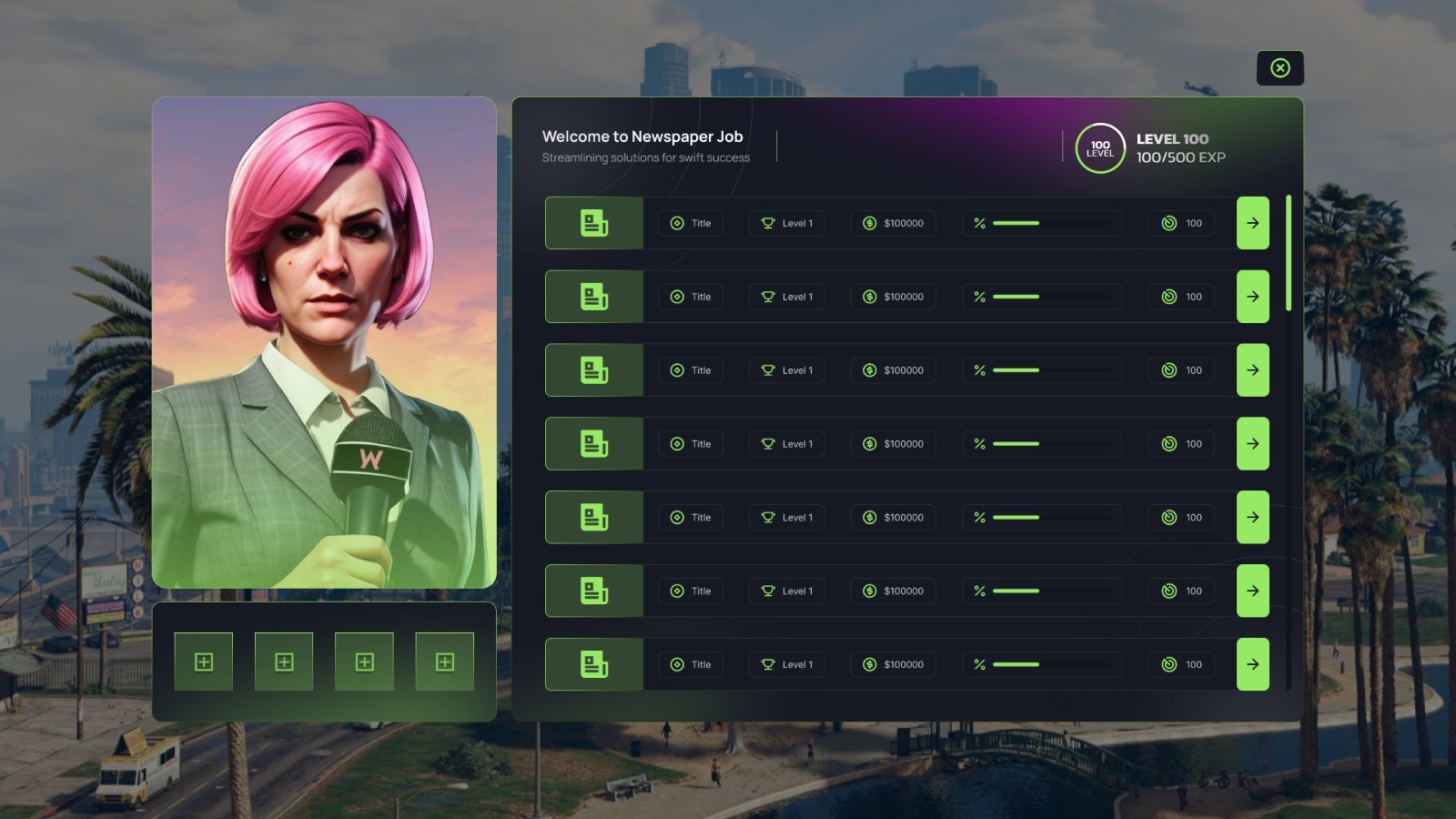Click the last plus square in the bottom-left panel

[444, 662]
